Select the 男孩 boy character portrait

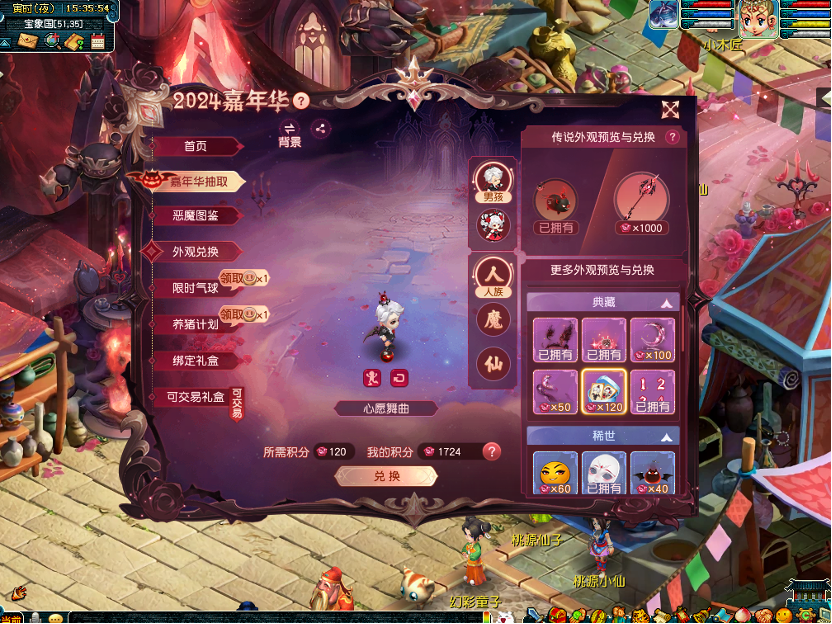tap(492, 182)
